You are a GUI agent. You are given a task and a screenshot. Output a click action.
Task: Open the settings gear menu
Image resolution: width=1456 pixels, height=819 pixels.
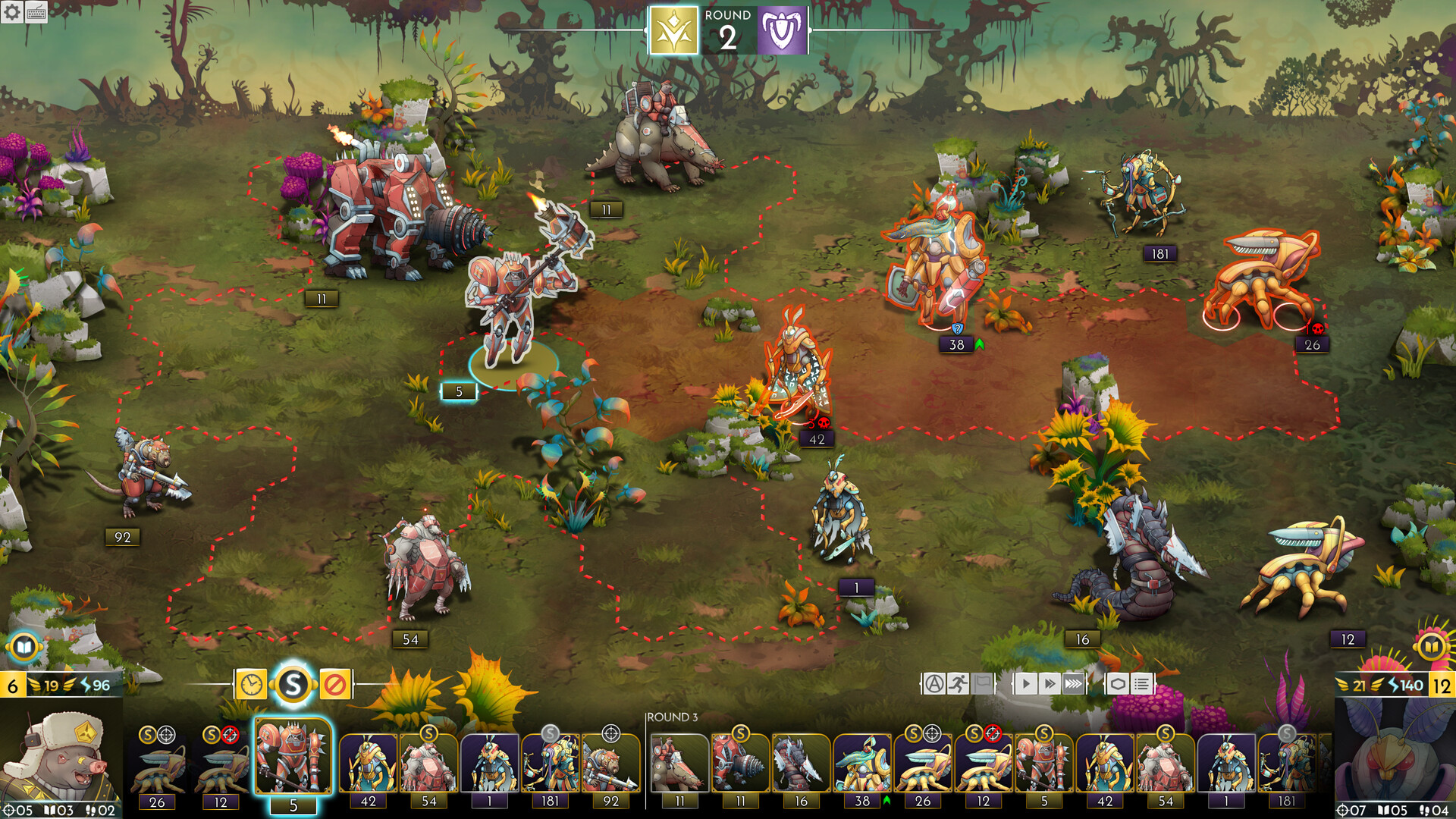point(12,12)
